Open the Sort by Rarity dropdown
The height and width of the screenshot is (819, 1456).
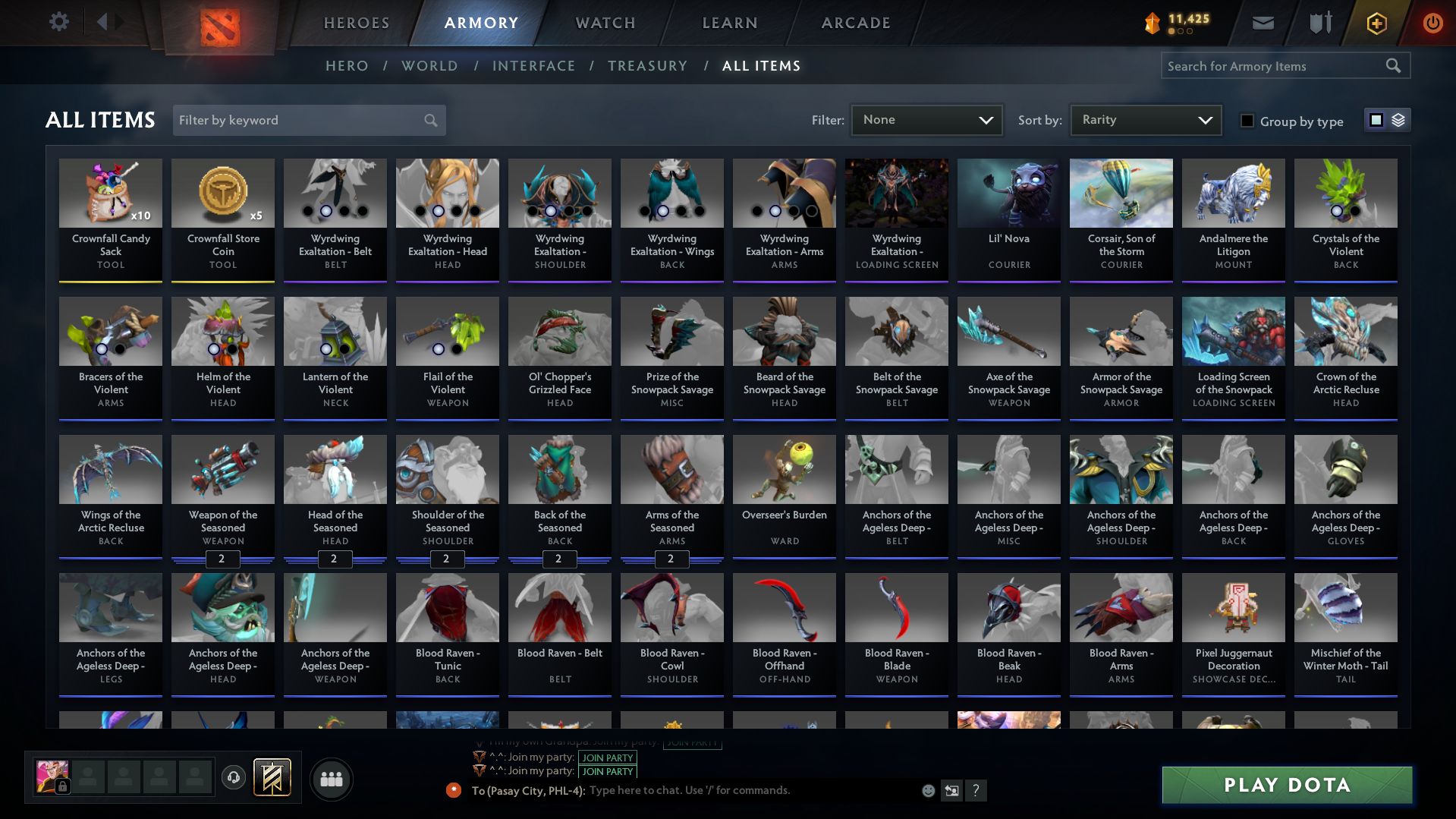tap(1144, 119)
